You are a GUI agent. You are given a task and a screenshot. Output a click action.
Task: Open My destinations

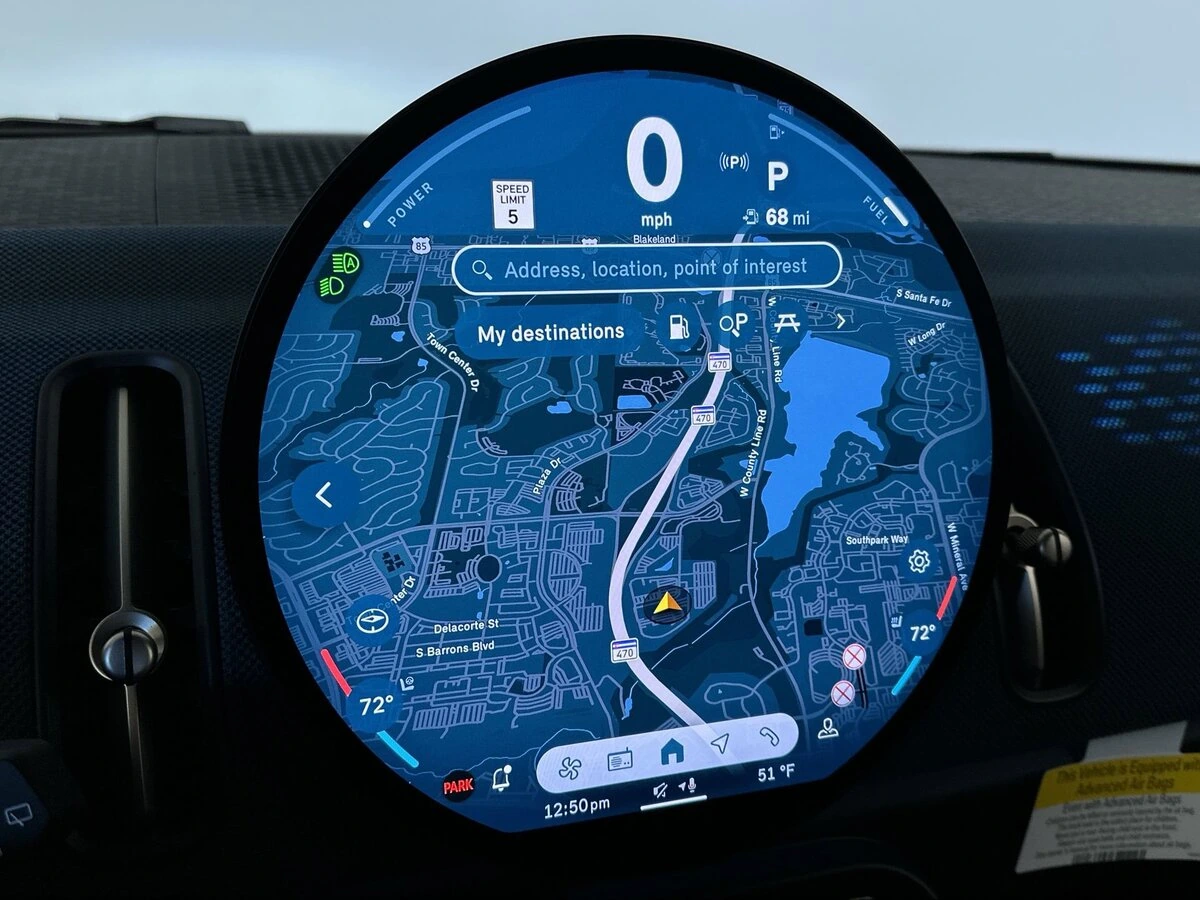[550, 333]
